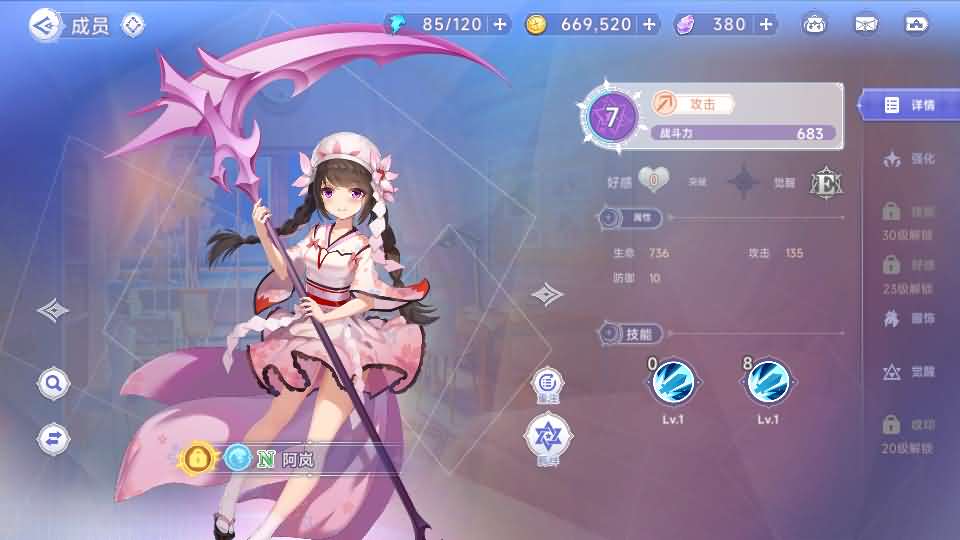Open the rightmost top-bar home icon
This screenshot has width=960, height=540.
(x=916, y=24)
